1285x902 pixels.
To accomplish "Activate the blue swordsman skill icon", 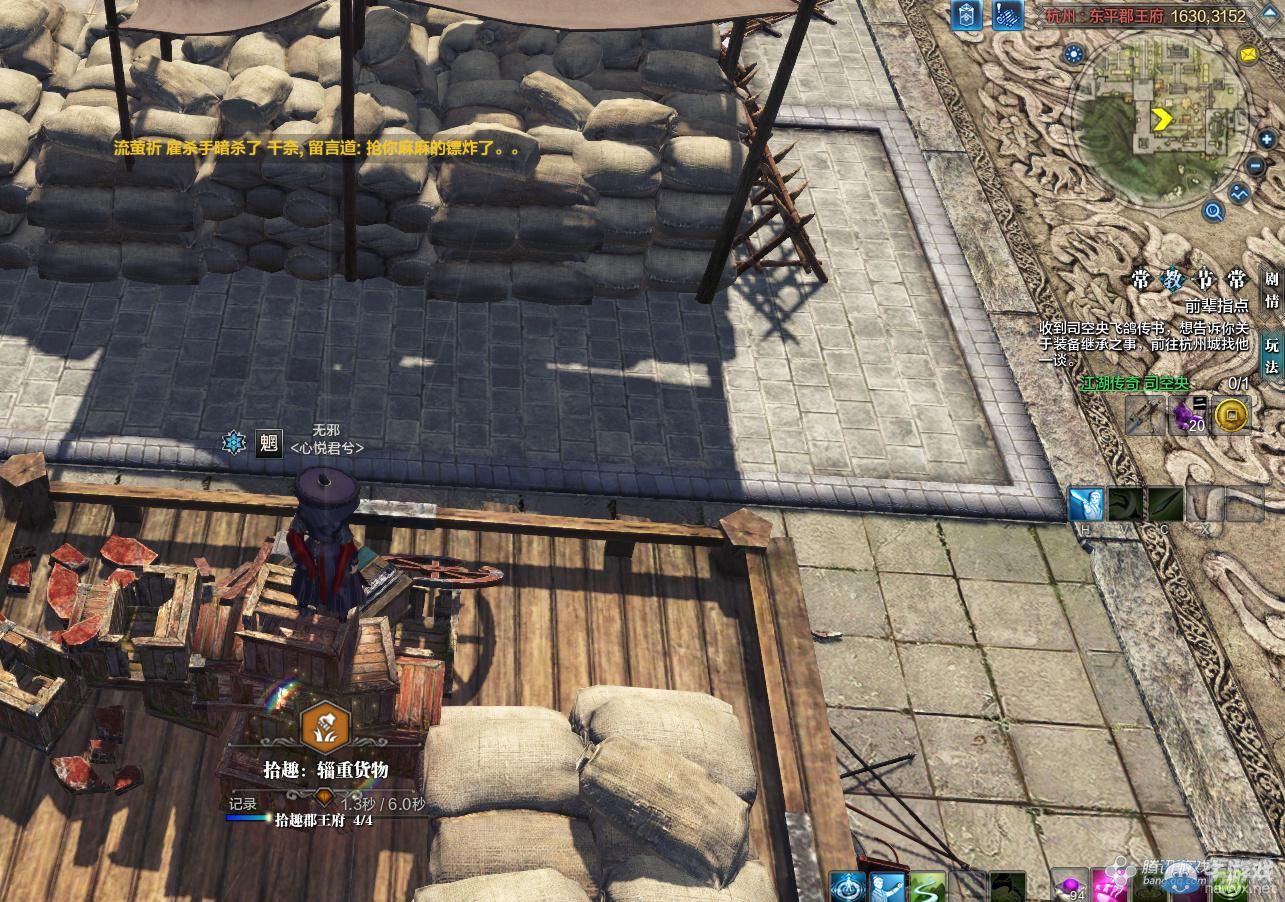I will point(1085,505).
